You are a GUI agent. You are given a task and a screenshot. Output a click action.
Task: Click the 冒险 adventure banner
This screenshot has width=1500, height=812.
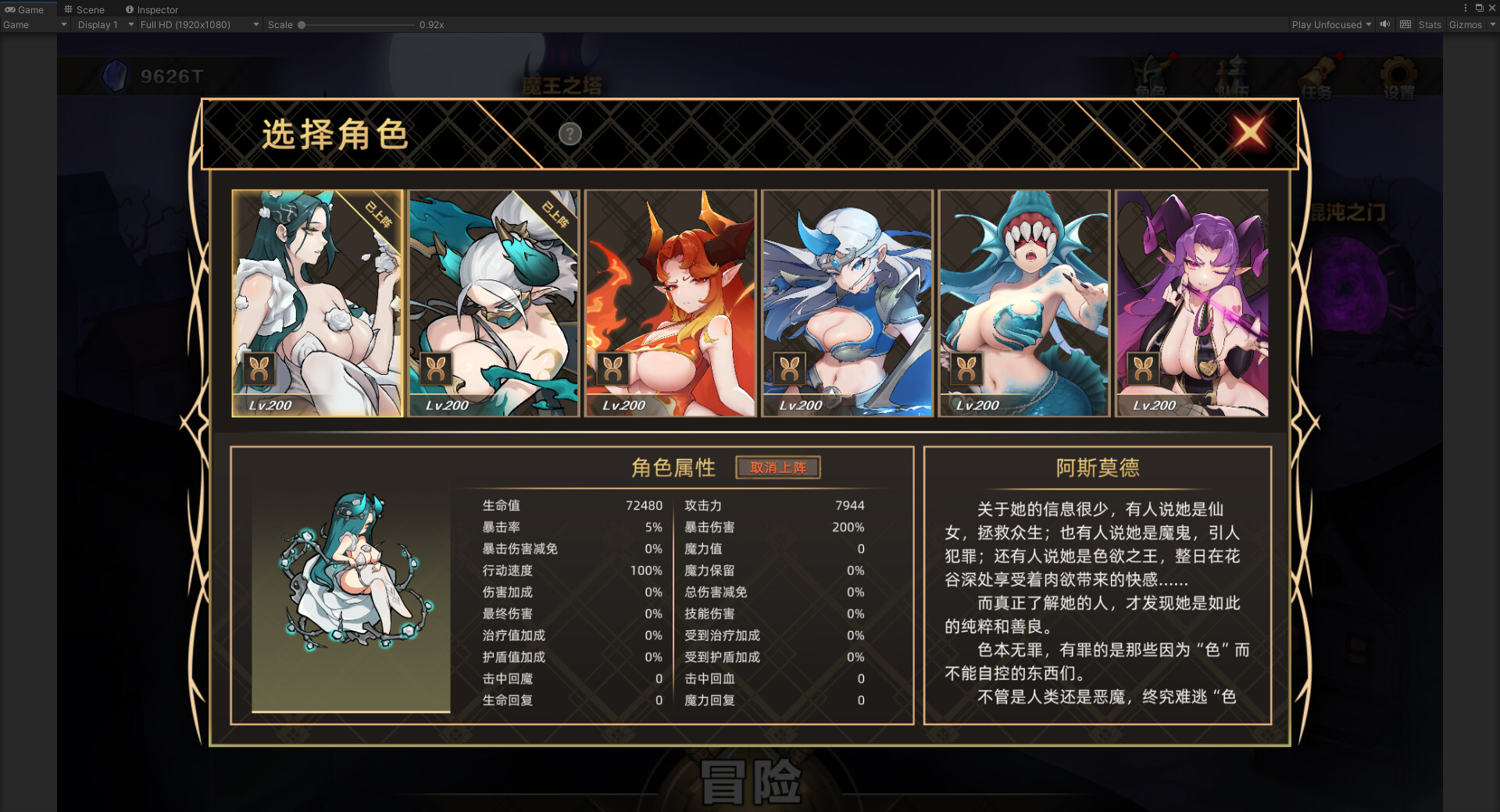tap(752, 777)
